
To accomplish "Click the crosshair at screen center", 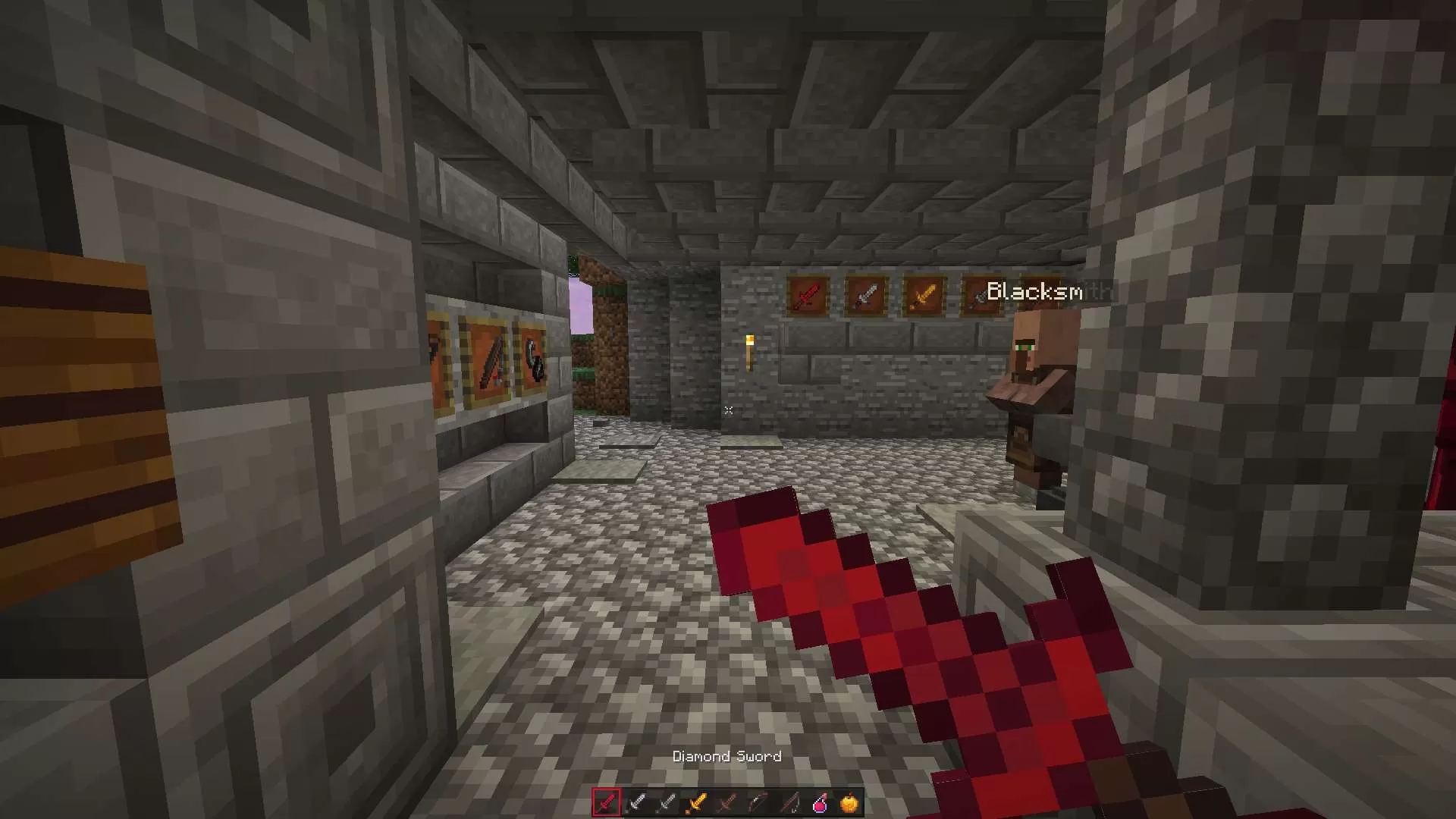I will pos(728,409).
